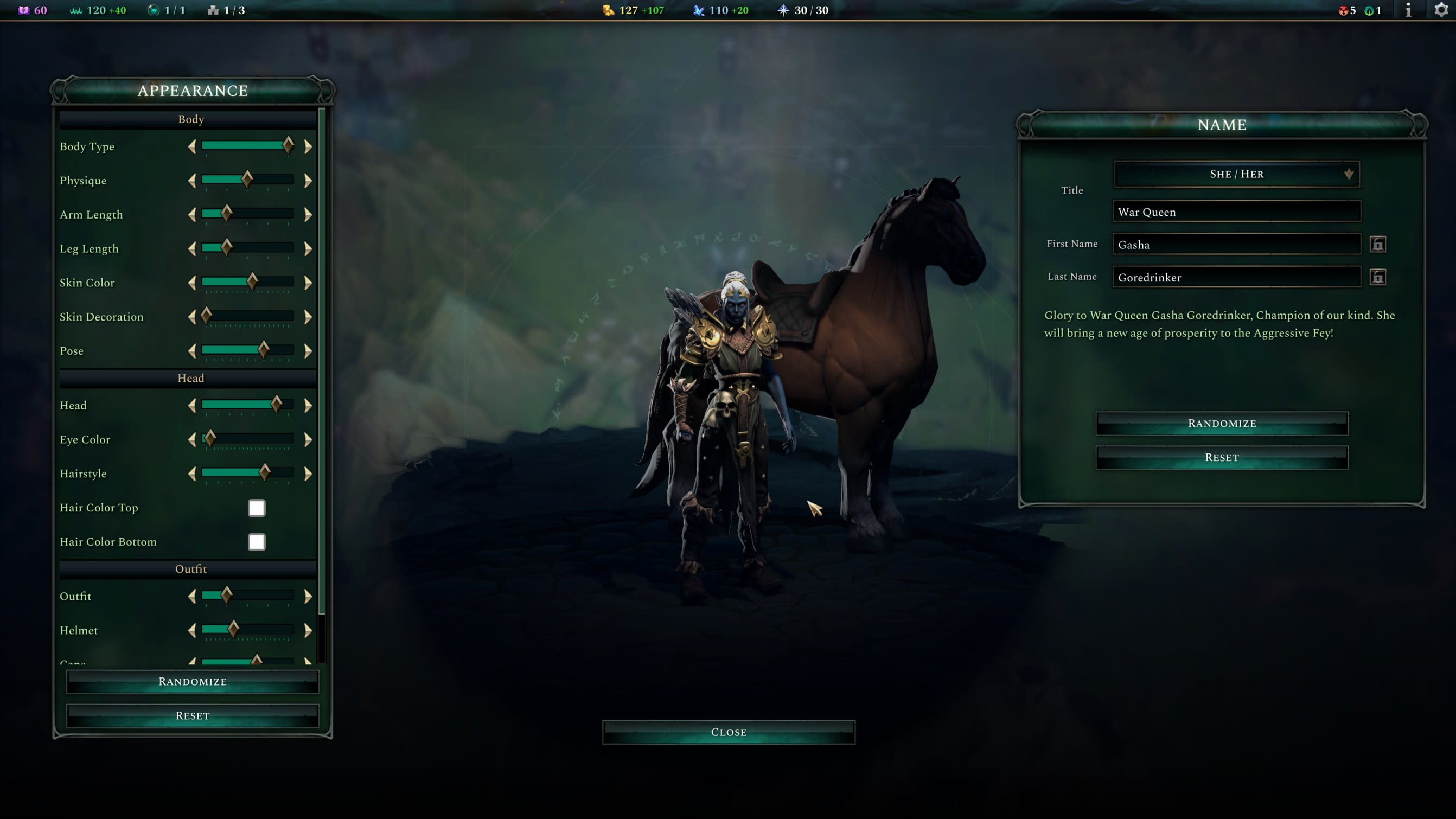Edit the War Queen title field
The width and height of the screenshot is (1456, 819).
[1236, 212]
